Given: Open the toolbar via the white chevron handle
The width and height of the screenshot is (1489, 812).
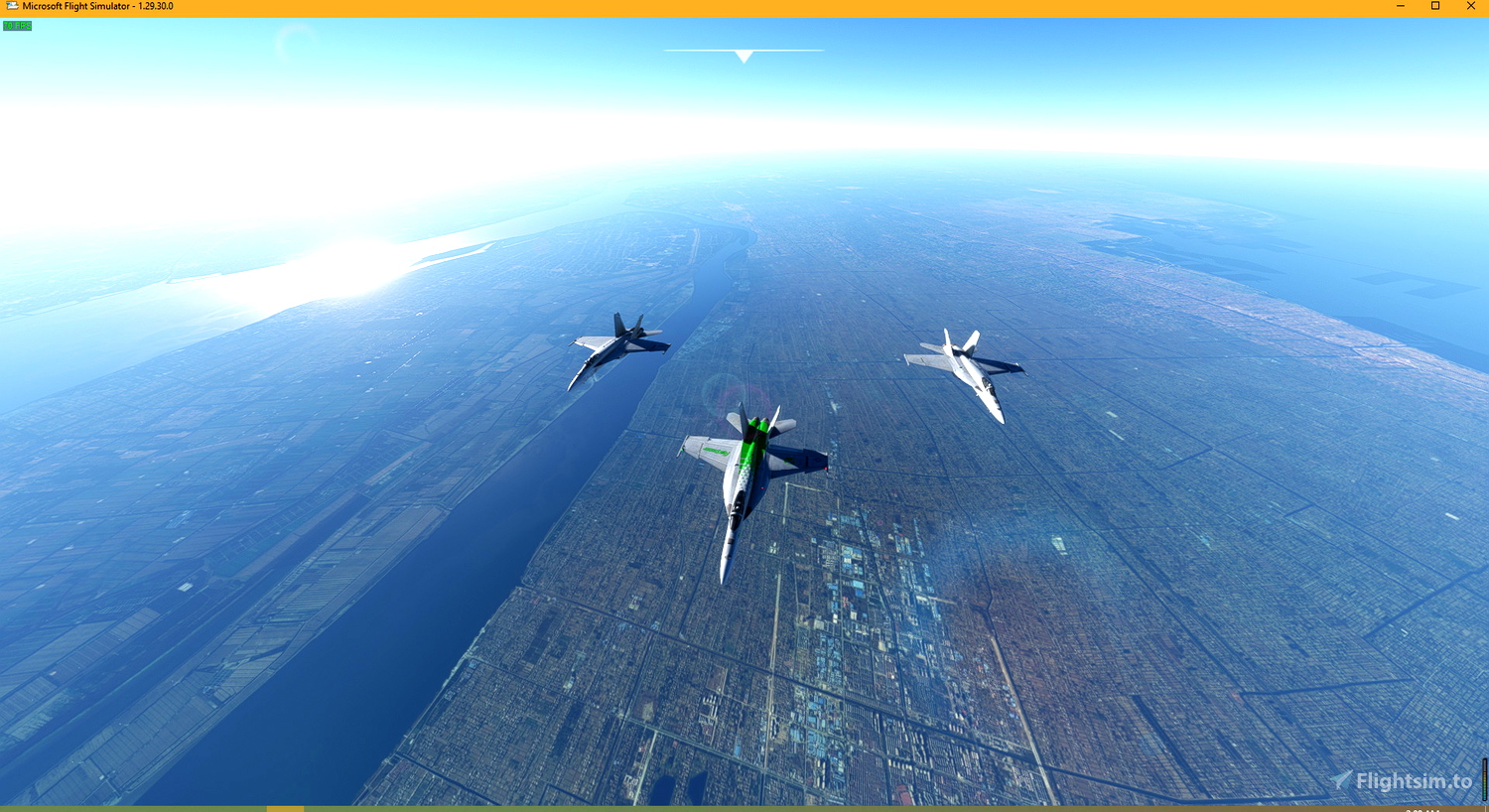Looking at the screenshot, I should [x=744, y=57].
